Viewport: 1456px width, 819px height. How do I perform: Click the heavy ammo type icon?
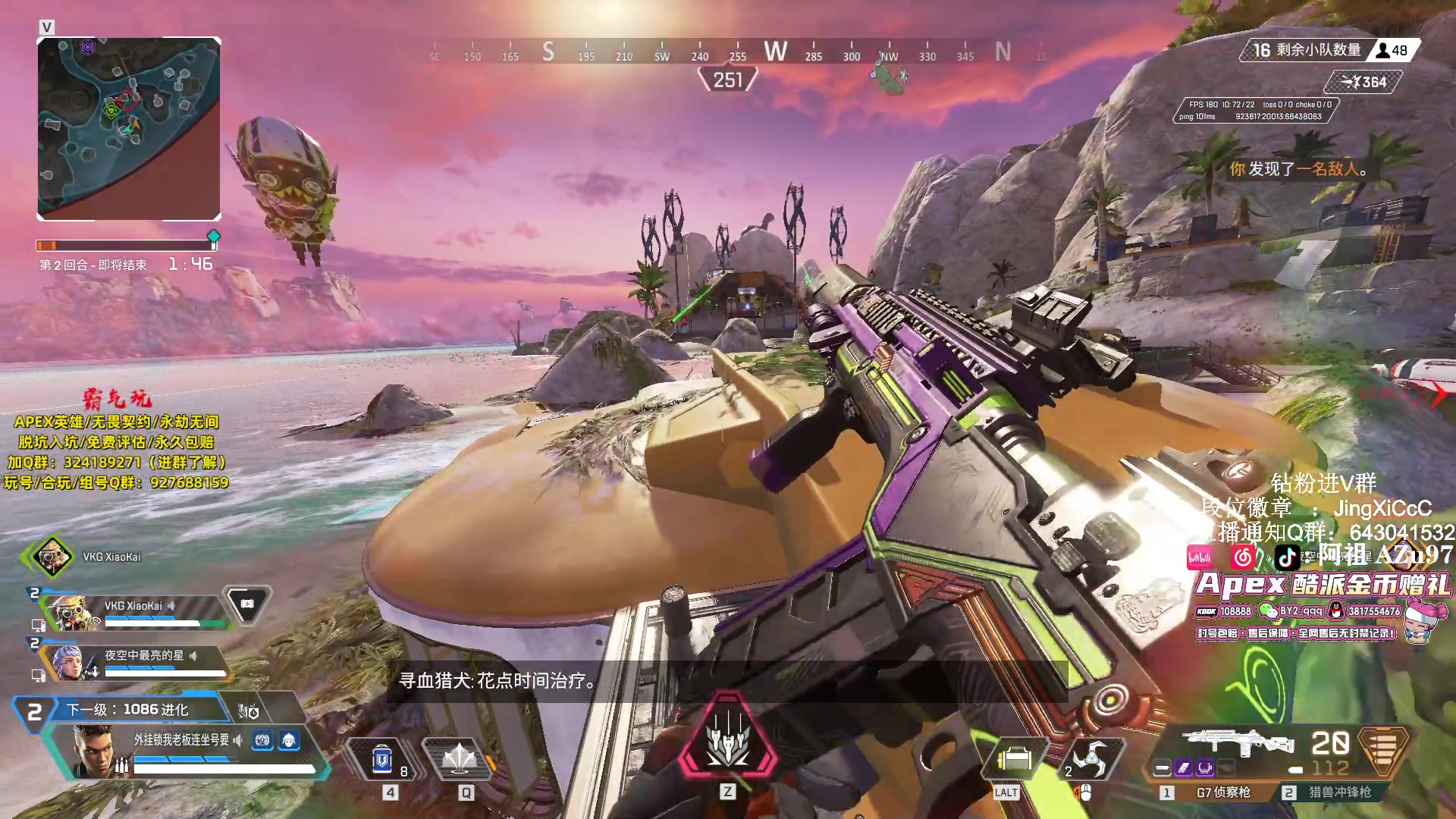pyautogui.click(x=1383, y=751)
